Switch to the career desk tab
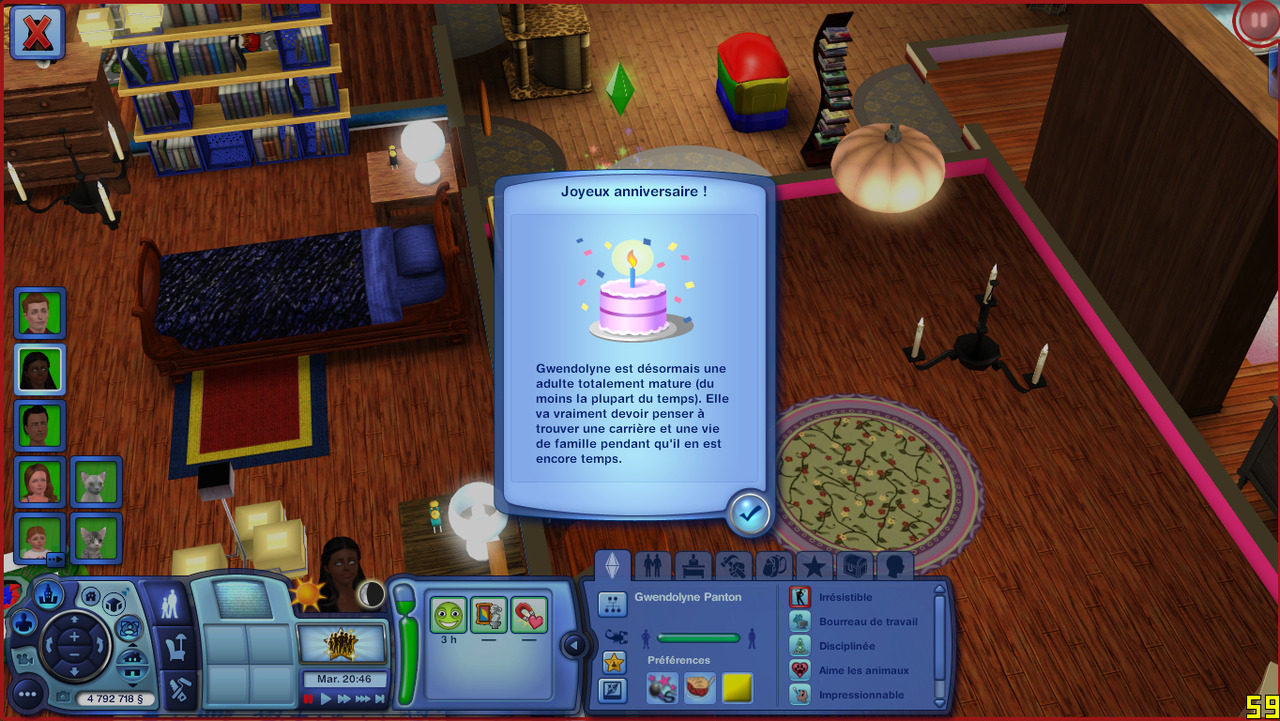The height and width of the screenshot is (721, 1280). (692, 567)
